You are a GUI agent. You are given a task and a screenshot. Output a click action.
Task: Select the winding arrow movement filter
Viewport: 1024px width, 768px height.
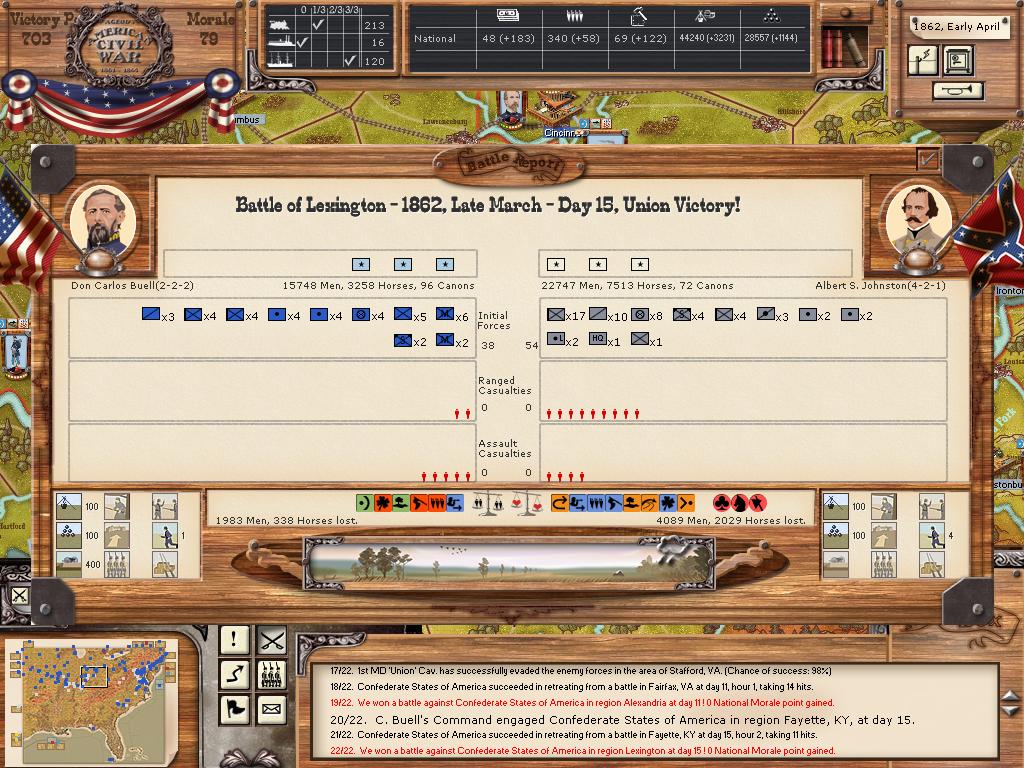[x=235, y=674]
